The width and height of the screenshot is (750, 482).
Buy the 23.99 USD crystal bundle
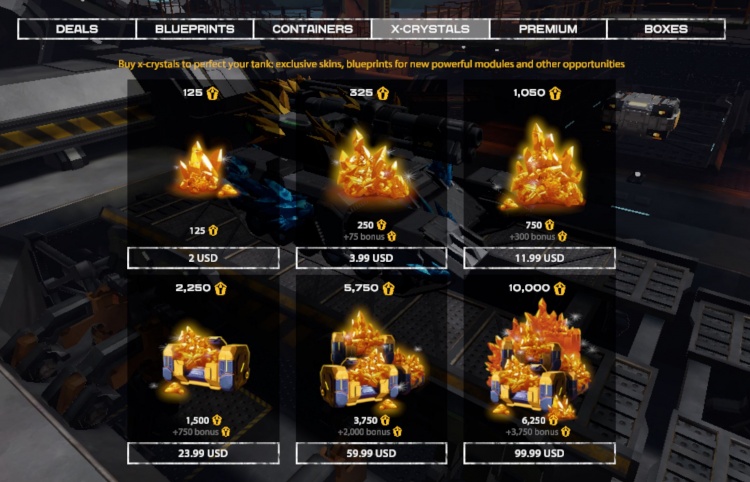(x=203, y=453)
